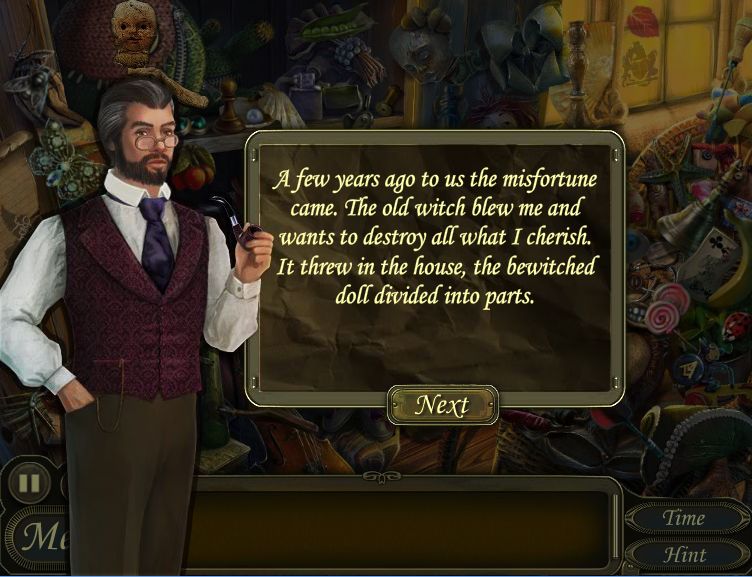Pause the game with the pause icon
Image resolution: width=752 pixels, height=577 pixels.
pos(30,484)
